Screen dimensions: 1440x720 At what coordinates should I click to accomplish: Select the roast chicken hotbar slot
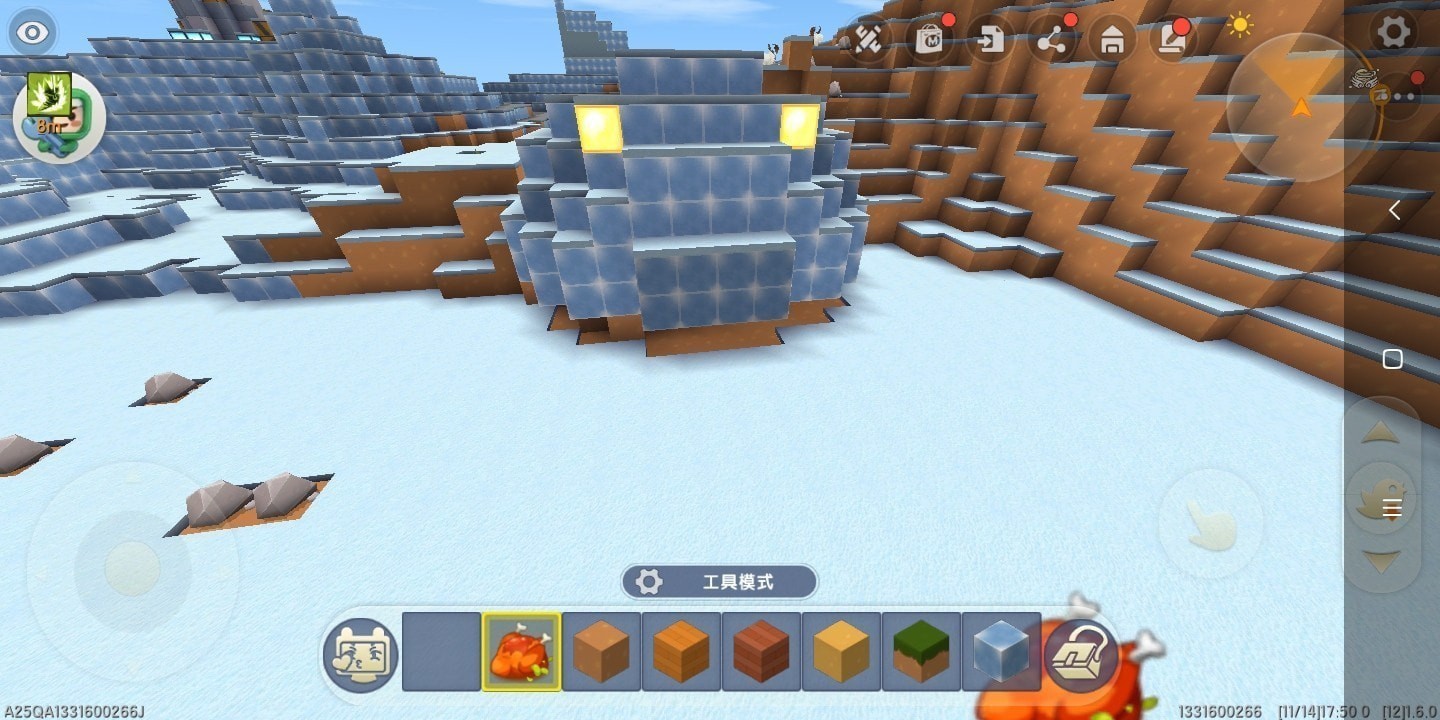coord(521,651)
